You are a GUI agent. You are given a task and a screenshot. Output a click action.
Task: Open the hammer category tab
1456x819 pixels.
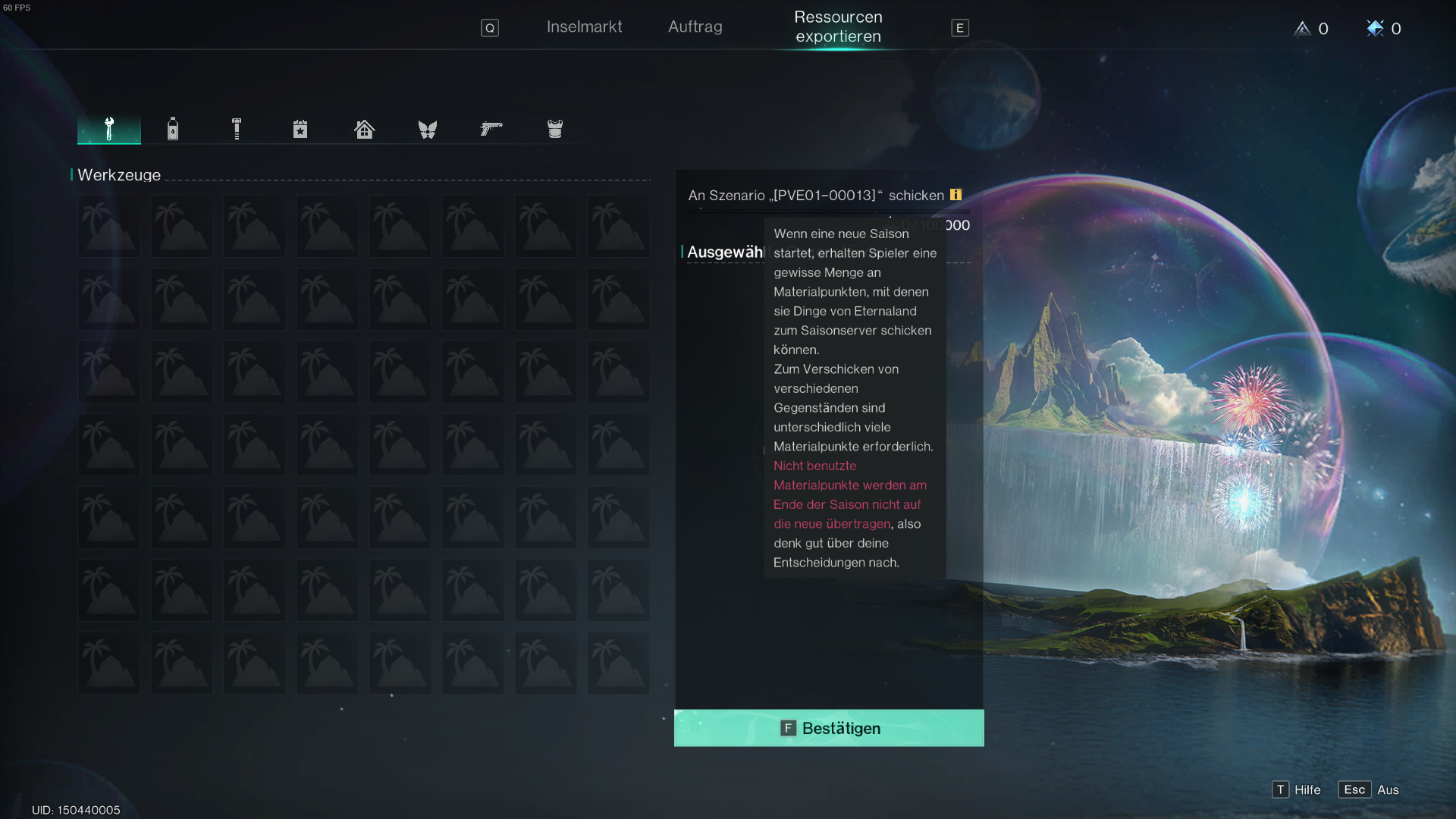tap(237, 129)
